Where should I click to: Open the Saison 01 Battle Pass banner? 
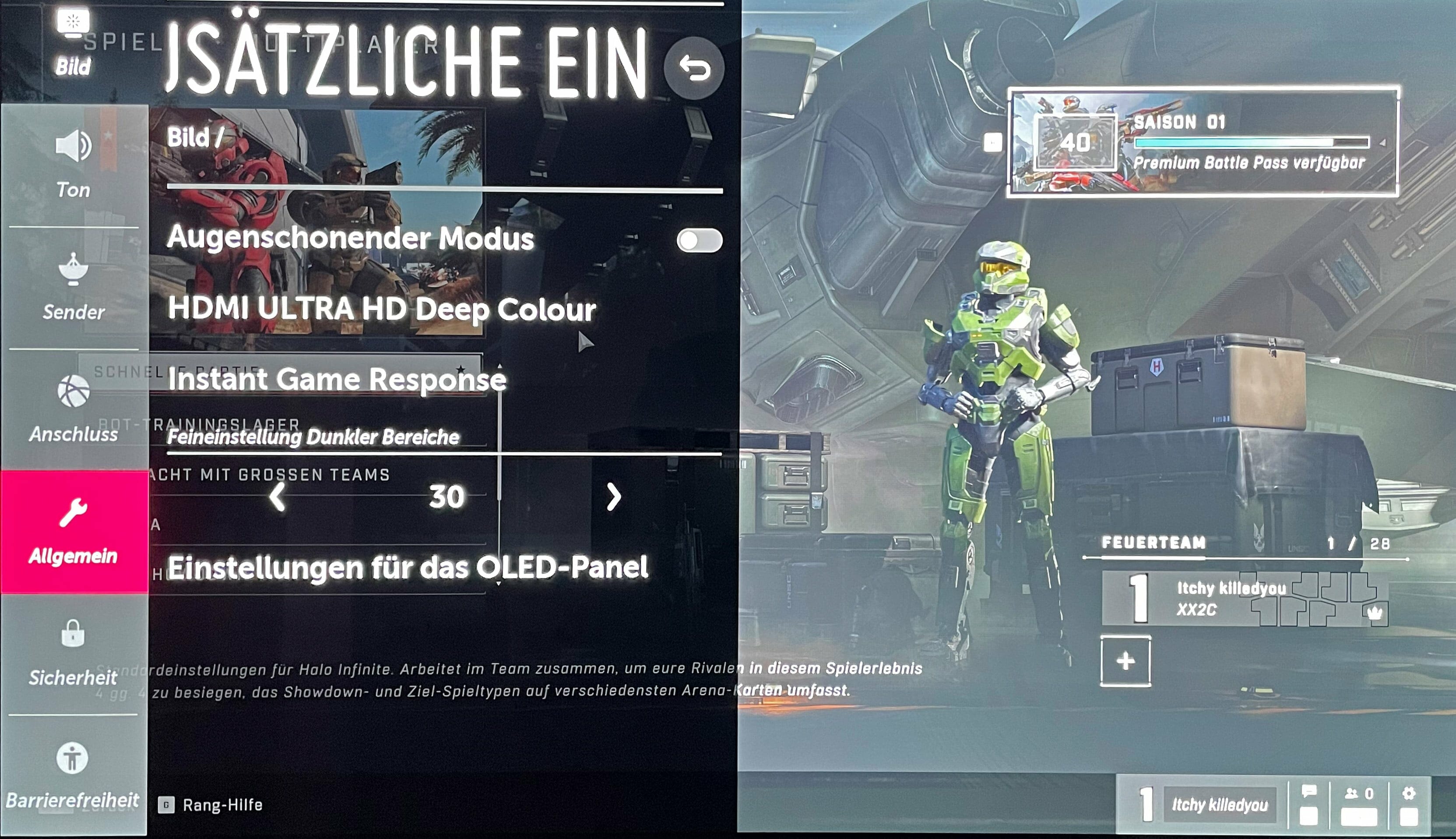[x=1203, y=142]
